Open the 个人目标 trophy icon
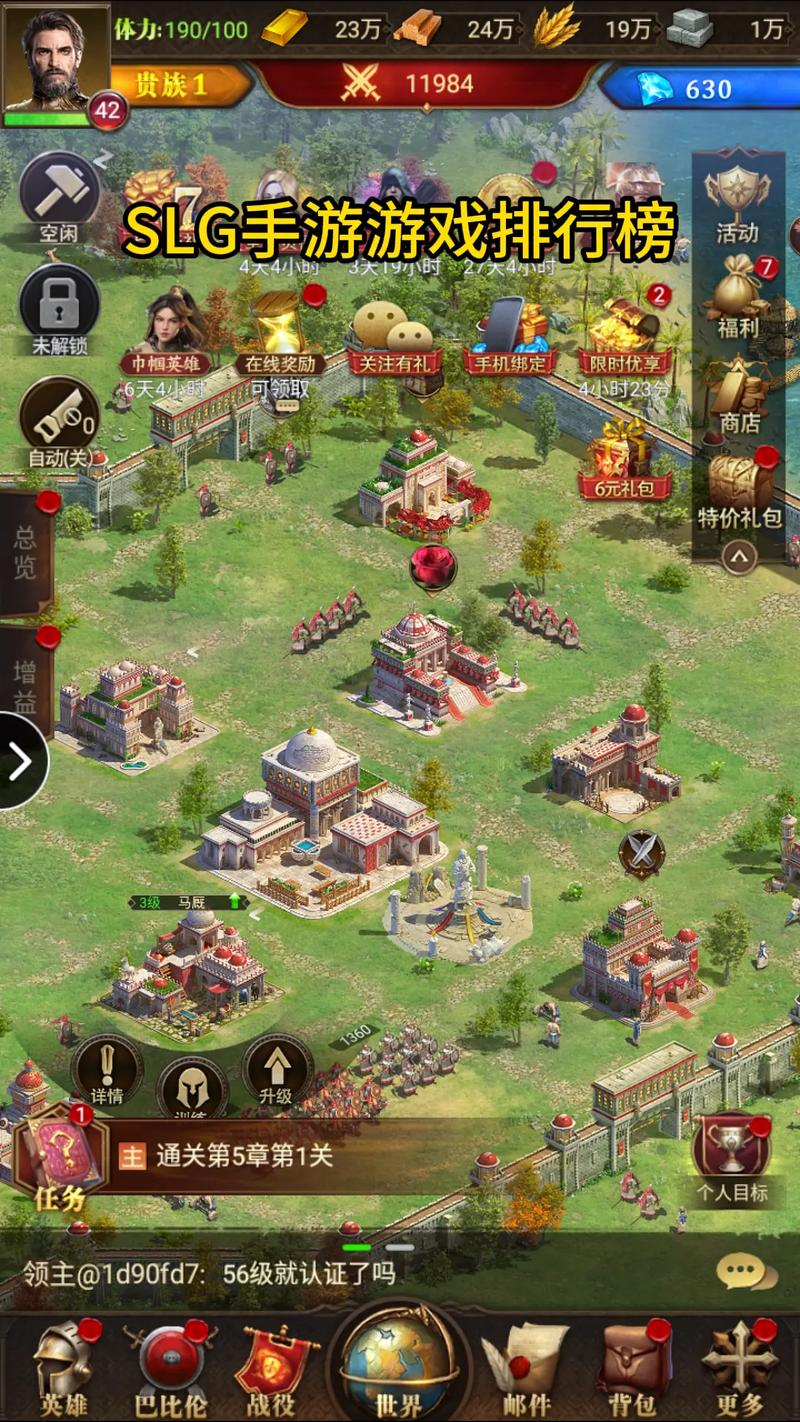The width and height of the screenshot is (800, 1422). coord(732,1155)
